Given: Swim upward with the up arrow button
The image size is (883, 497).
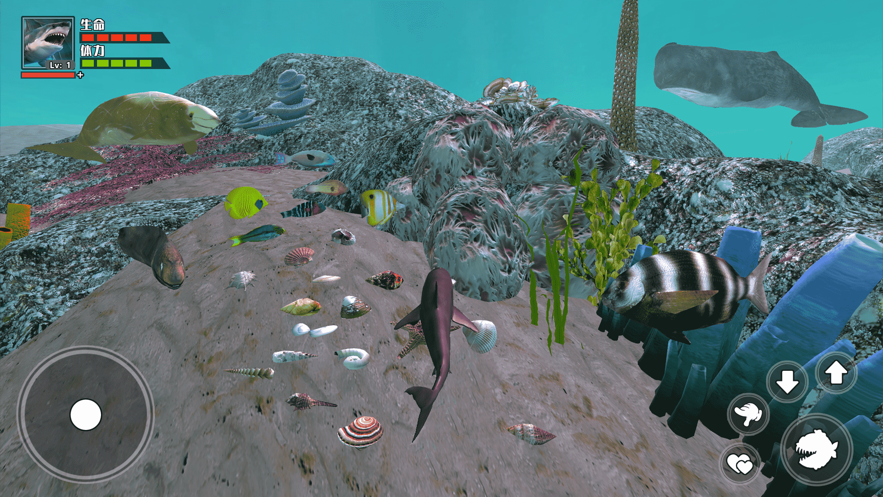Looking at the screenshot, I should pyautogui.click(x=836, y=373).
